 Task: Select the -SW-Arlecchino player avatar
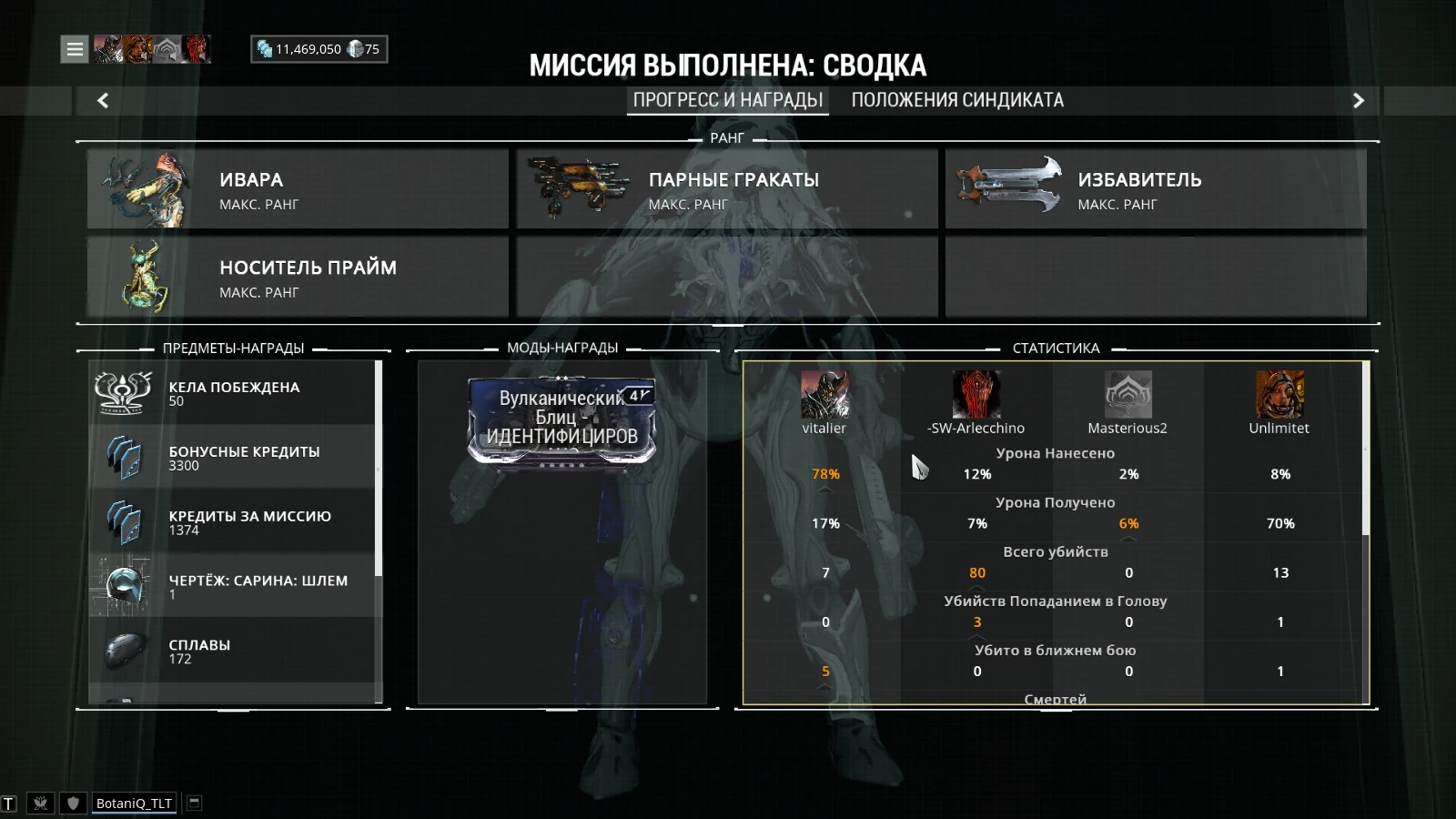(976, 395)
